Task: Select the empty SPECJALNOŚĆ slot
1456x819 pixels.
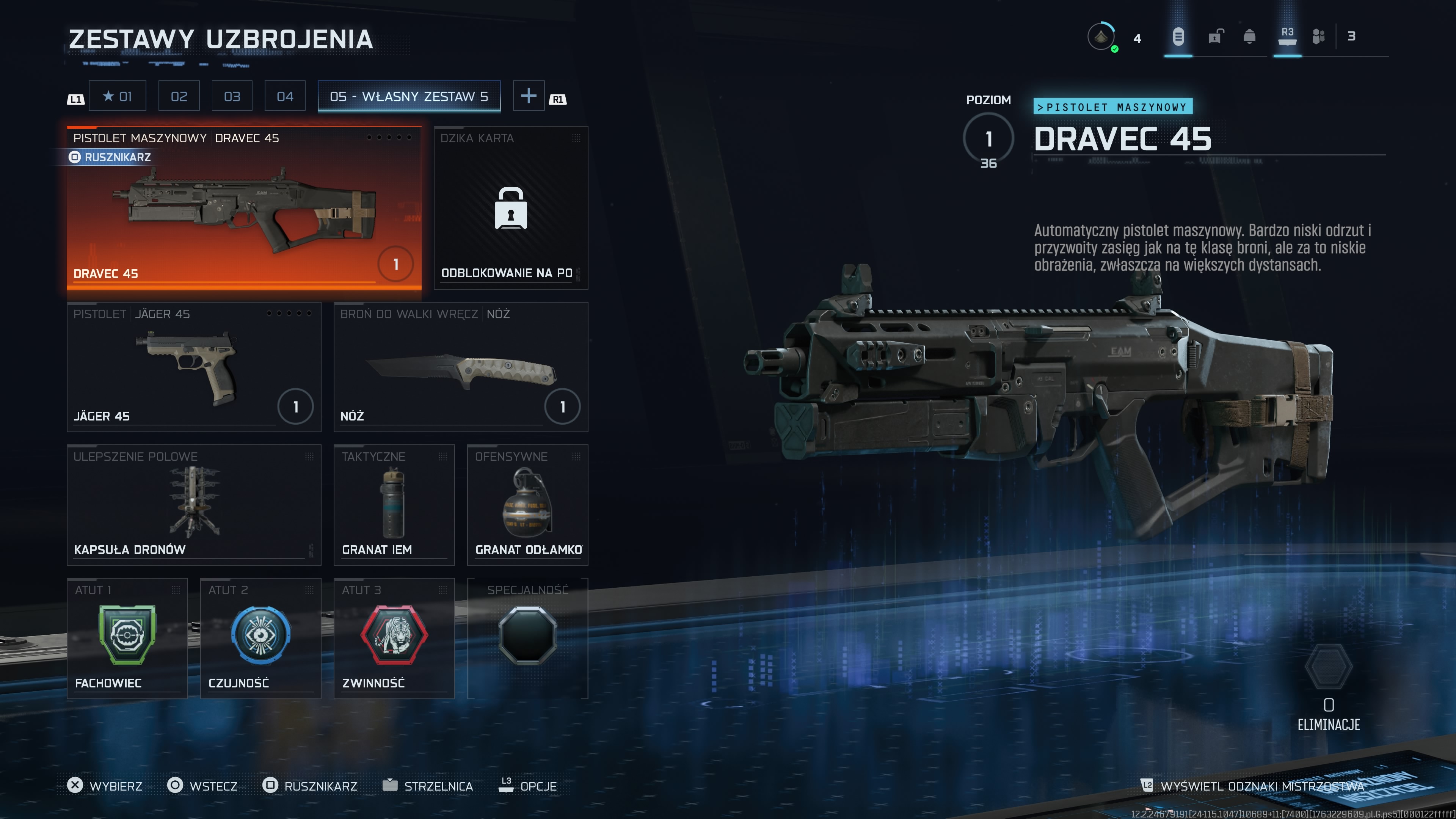Action: pos(528,635)
